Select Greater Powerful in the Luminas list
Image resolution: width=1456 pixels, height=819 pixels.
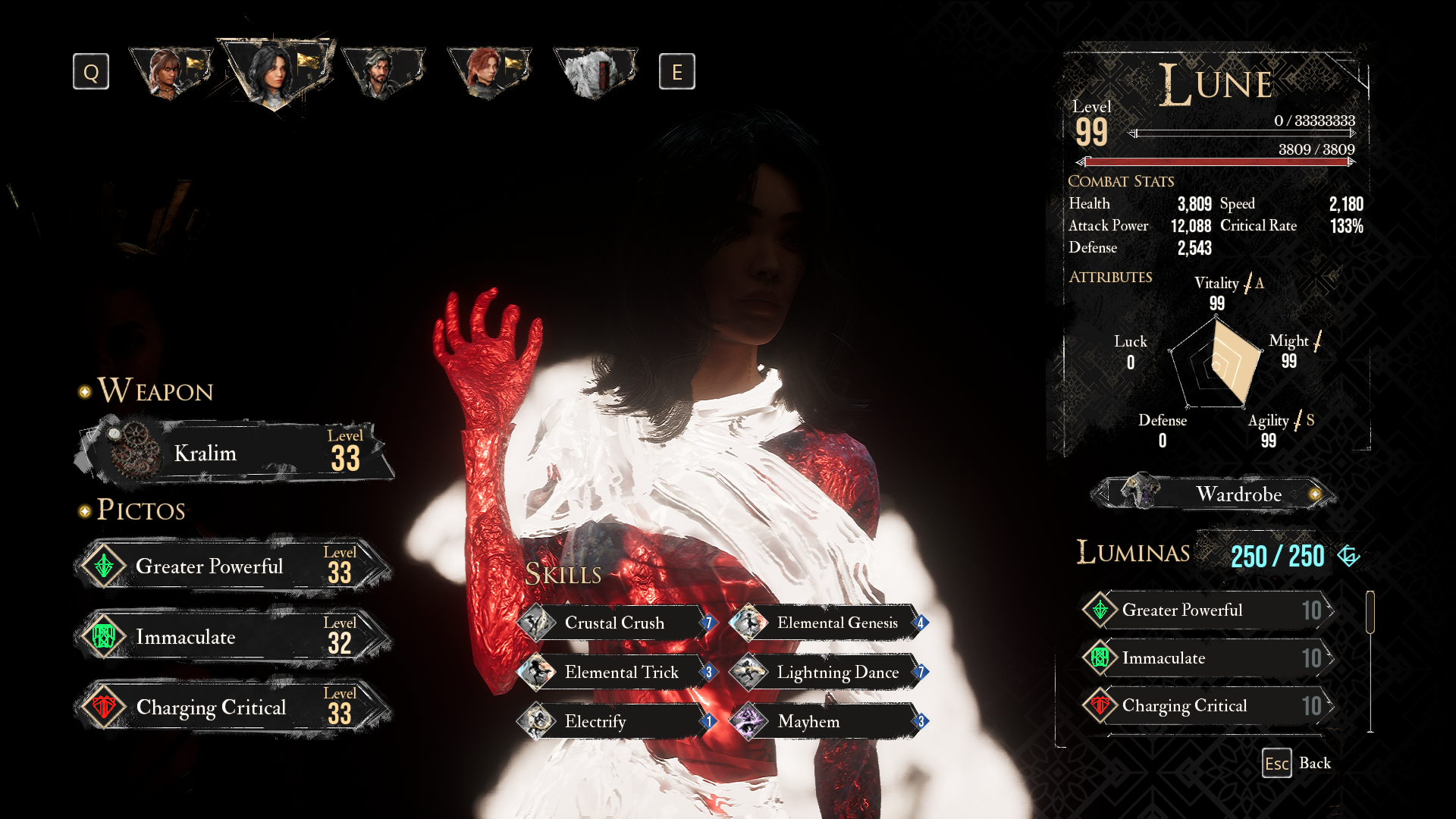point(1207,610)
